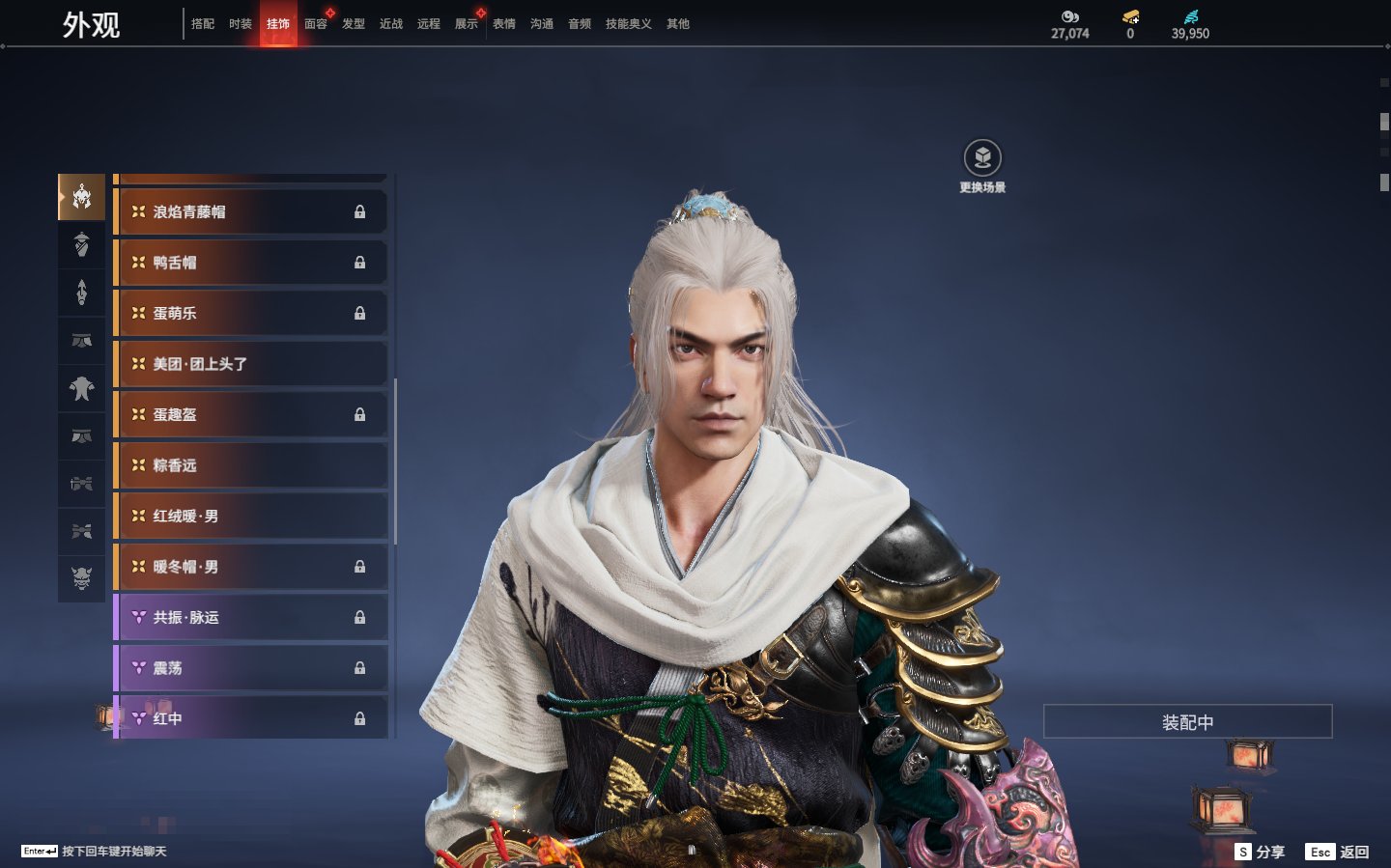Open the 面容 tab
This screenshot has height=868, width=1391.
pyautogui.click(x=316, y=24)
